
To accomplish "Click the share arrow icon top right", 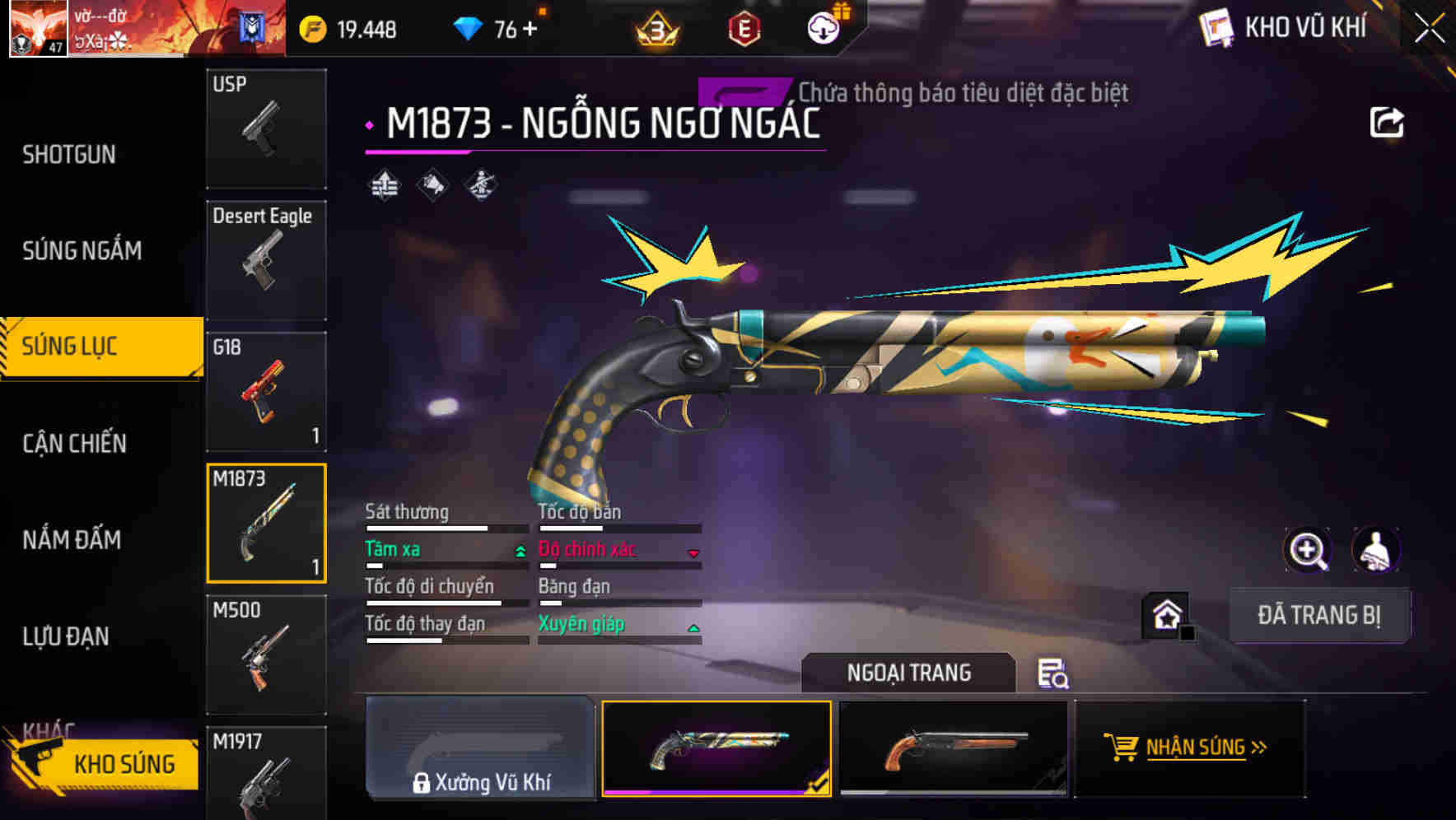I will [1388, 121].
